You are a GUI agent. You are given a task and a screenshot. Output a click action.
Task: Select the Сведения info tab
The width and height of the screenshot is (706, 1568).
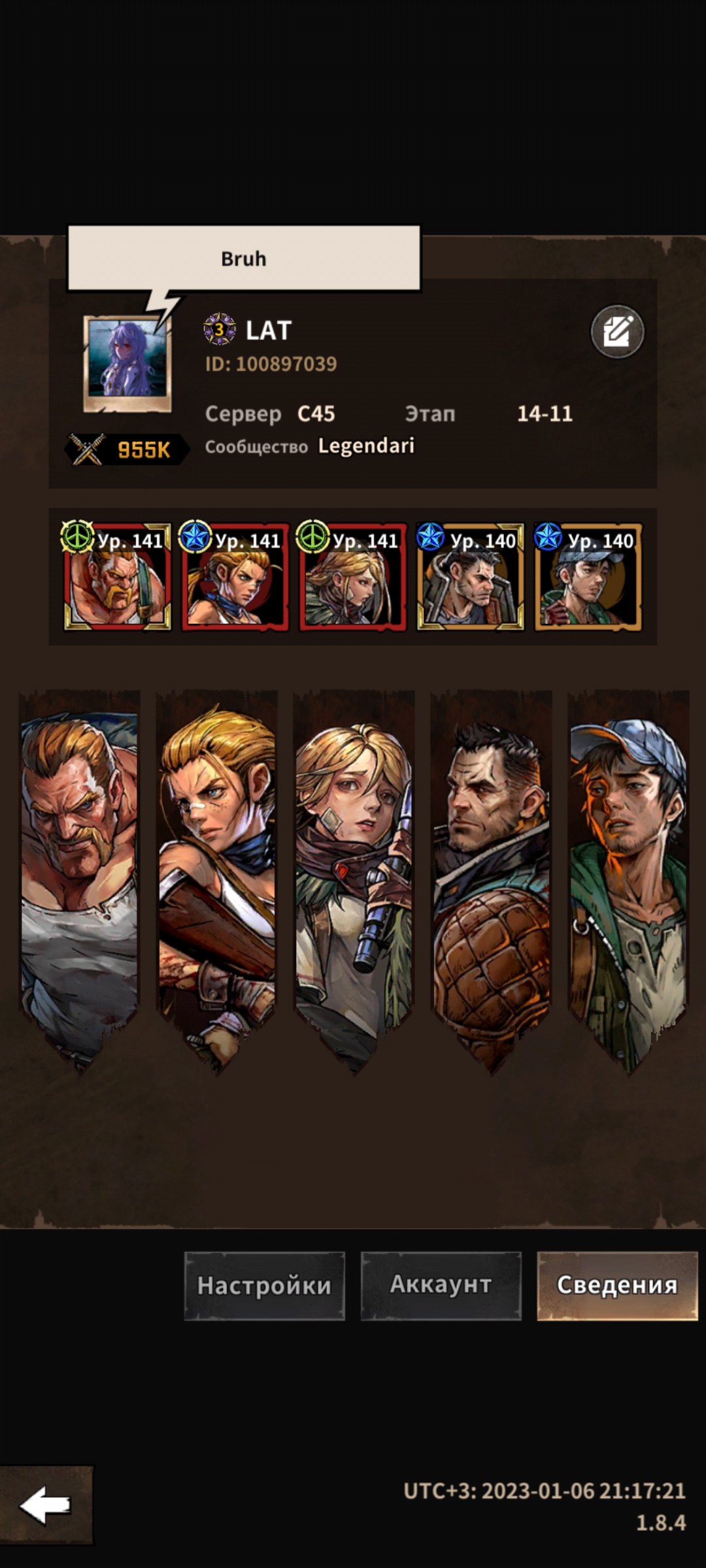[x=617, y=1285]
